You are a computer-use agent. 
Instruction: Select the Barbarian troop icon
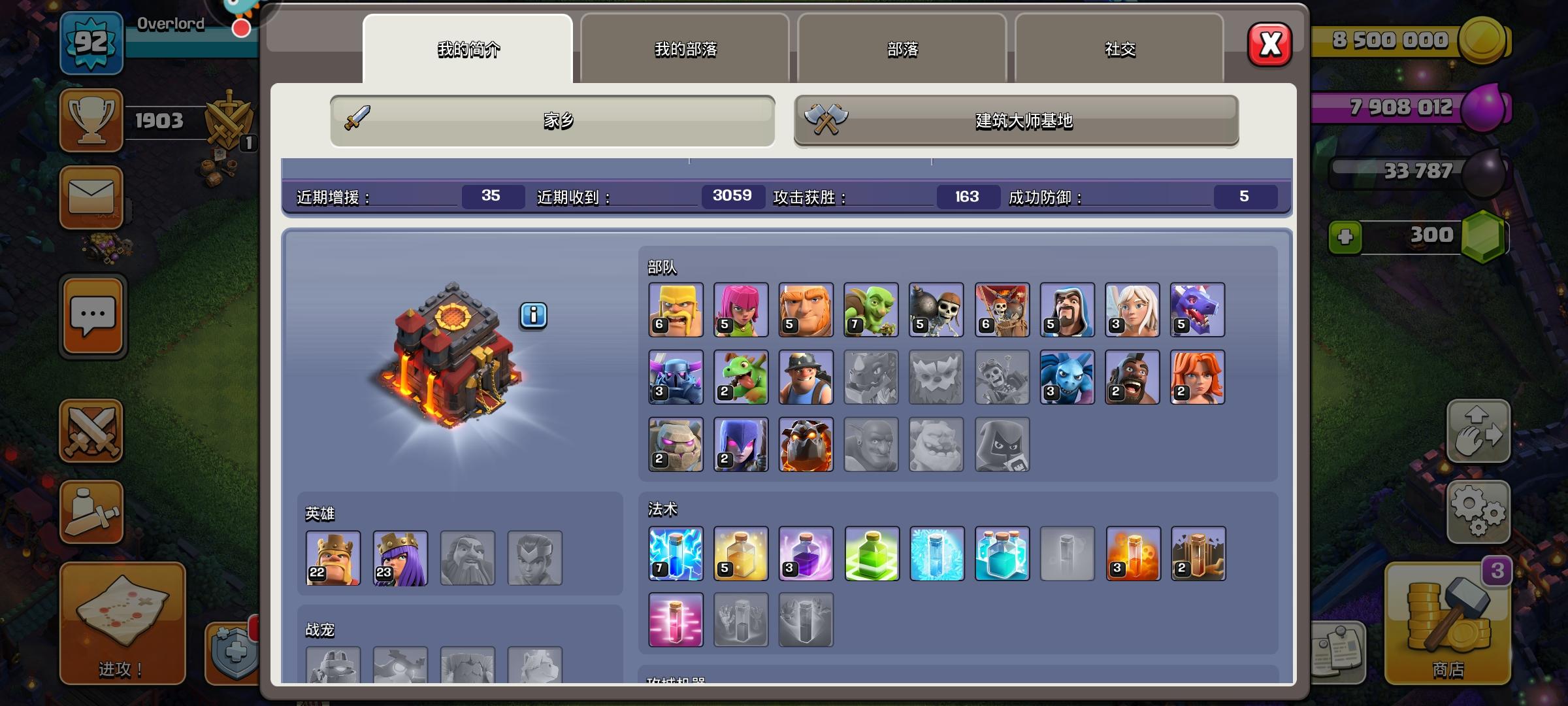pos(676,309)
